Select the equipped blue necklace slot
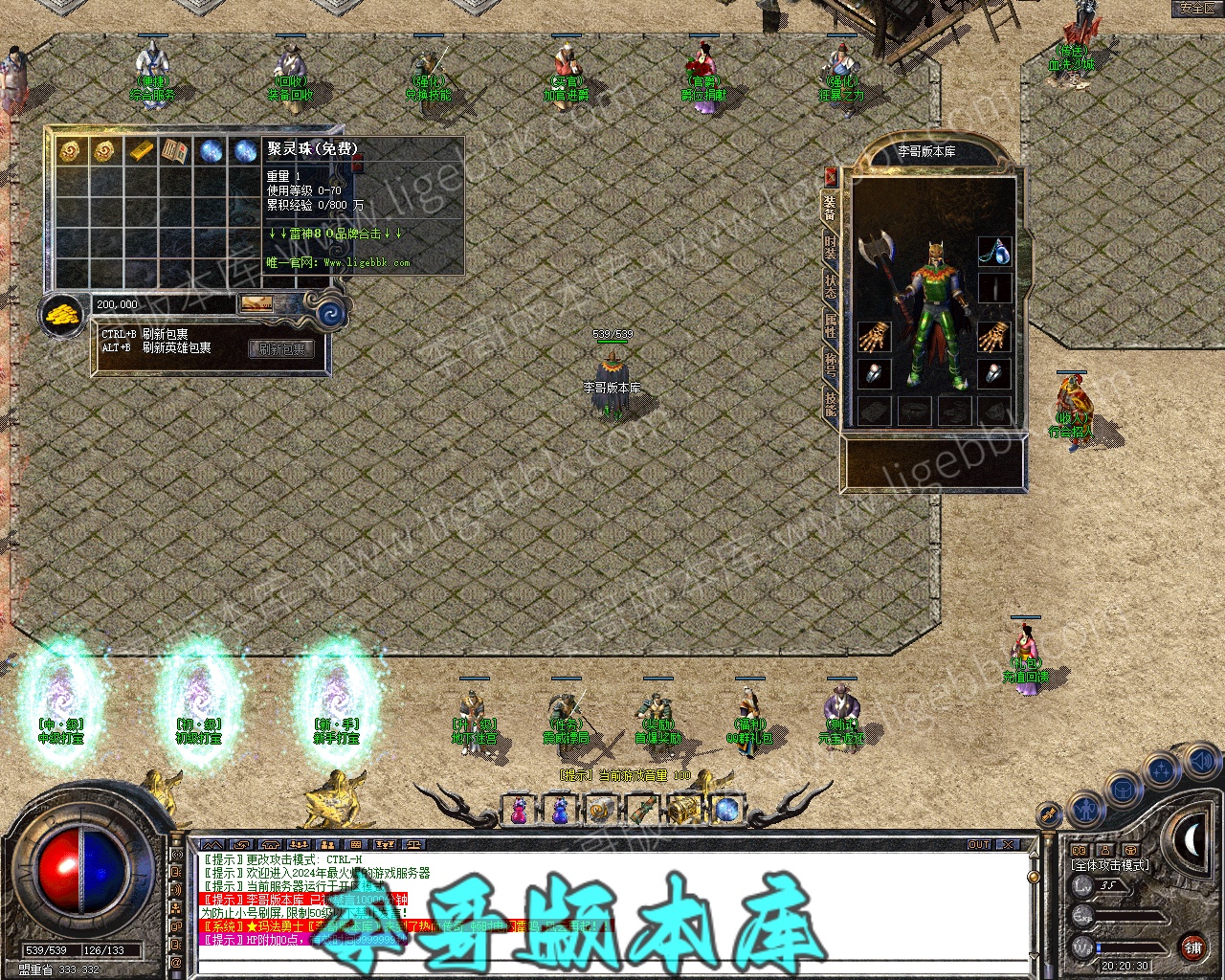1225x980 pixels. coord(994,252)
